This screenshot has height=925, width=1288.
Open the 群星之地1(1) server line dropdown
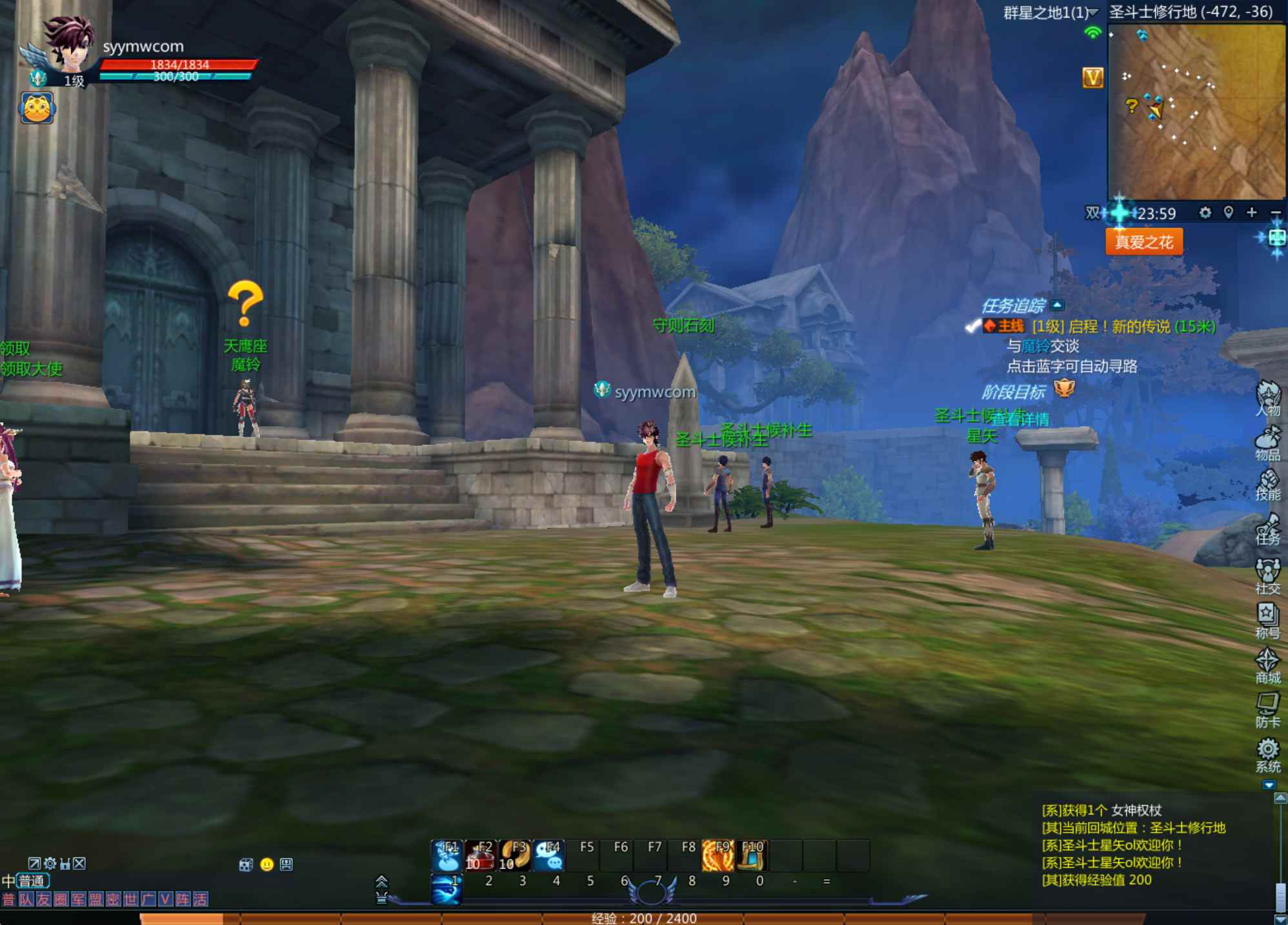(1051, 12)
